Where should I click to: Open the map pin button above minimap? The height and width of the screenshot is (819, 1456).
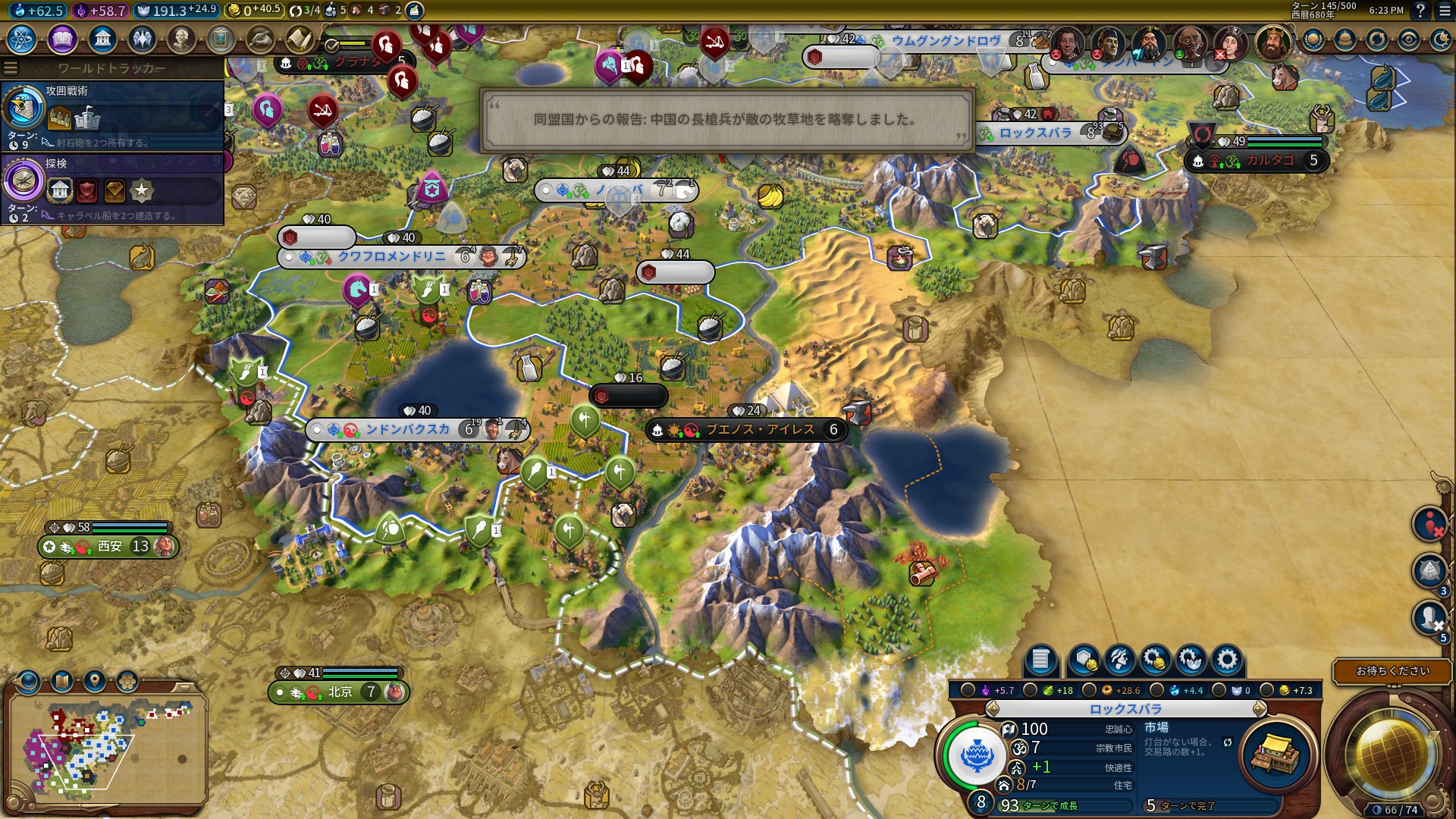click(x=95, y=681)
